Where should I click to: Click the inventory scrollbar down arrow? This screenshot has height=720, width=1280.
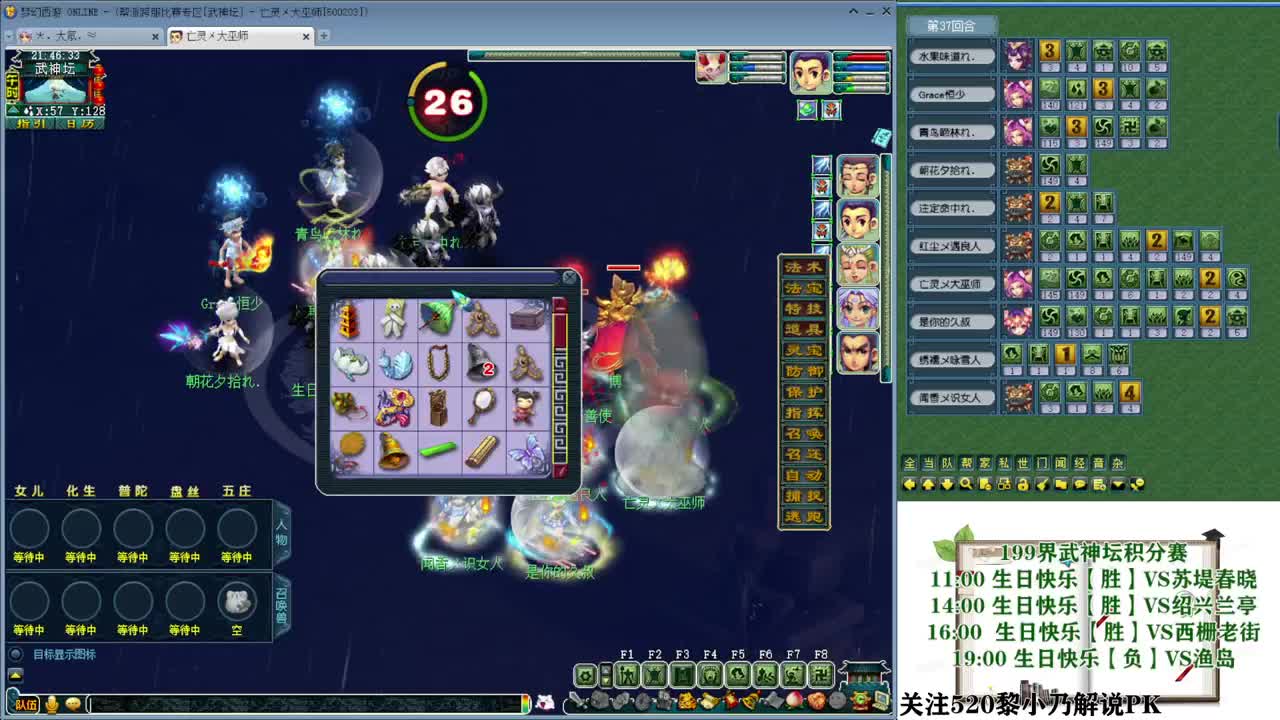[x=560, y=470]
